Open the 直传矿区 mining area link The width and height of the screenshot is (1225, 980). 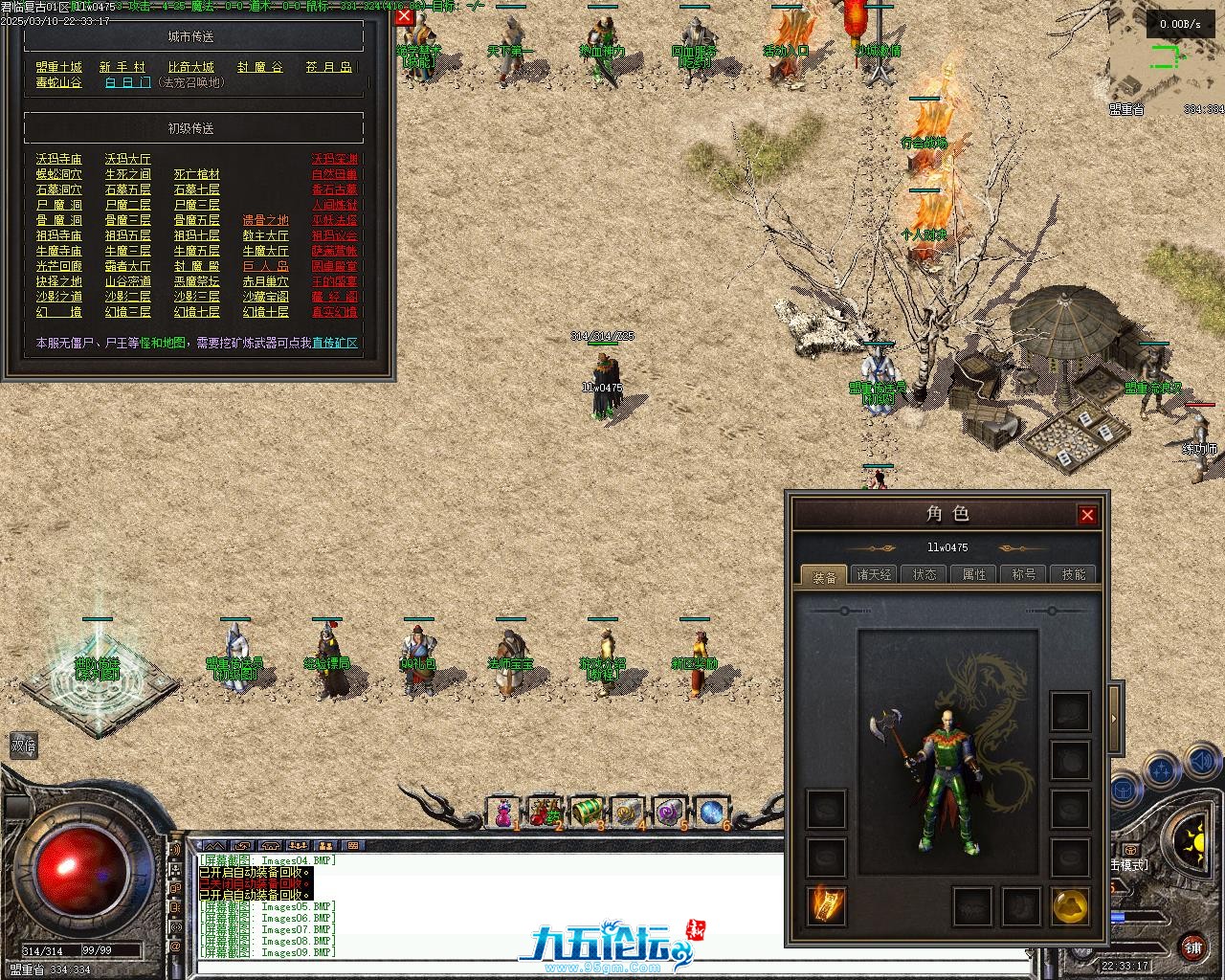pyautogui.click(x=334, y=343)
